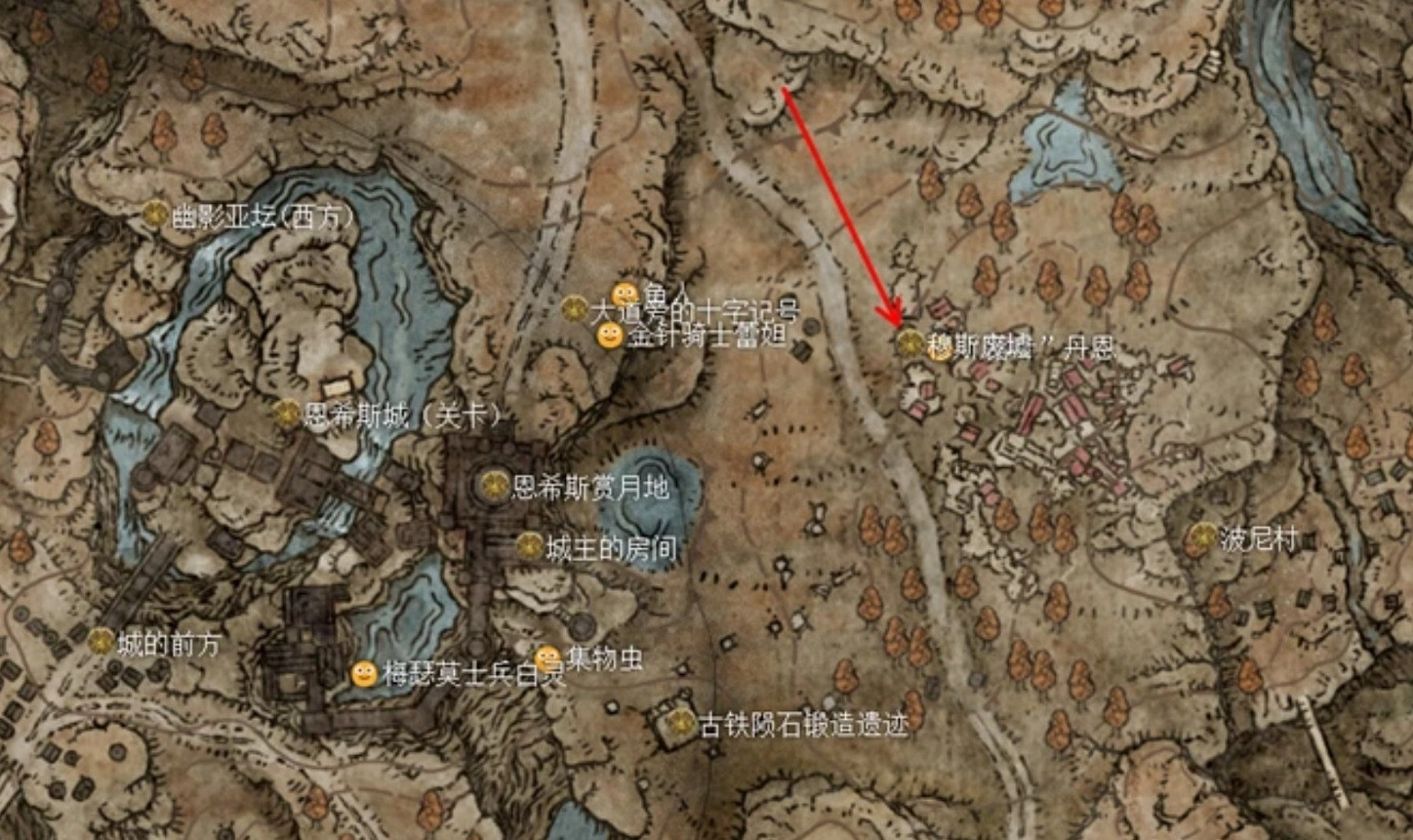Click the 集物虫 NPC smiley marker
This screenshot has height=840, width=1413.
547,656
